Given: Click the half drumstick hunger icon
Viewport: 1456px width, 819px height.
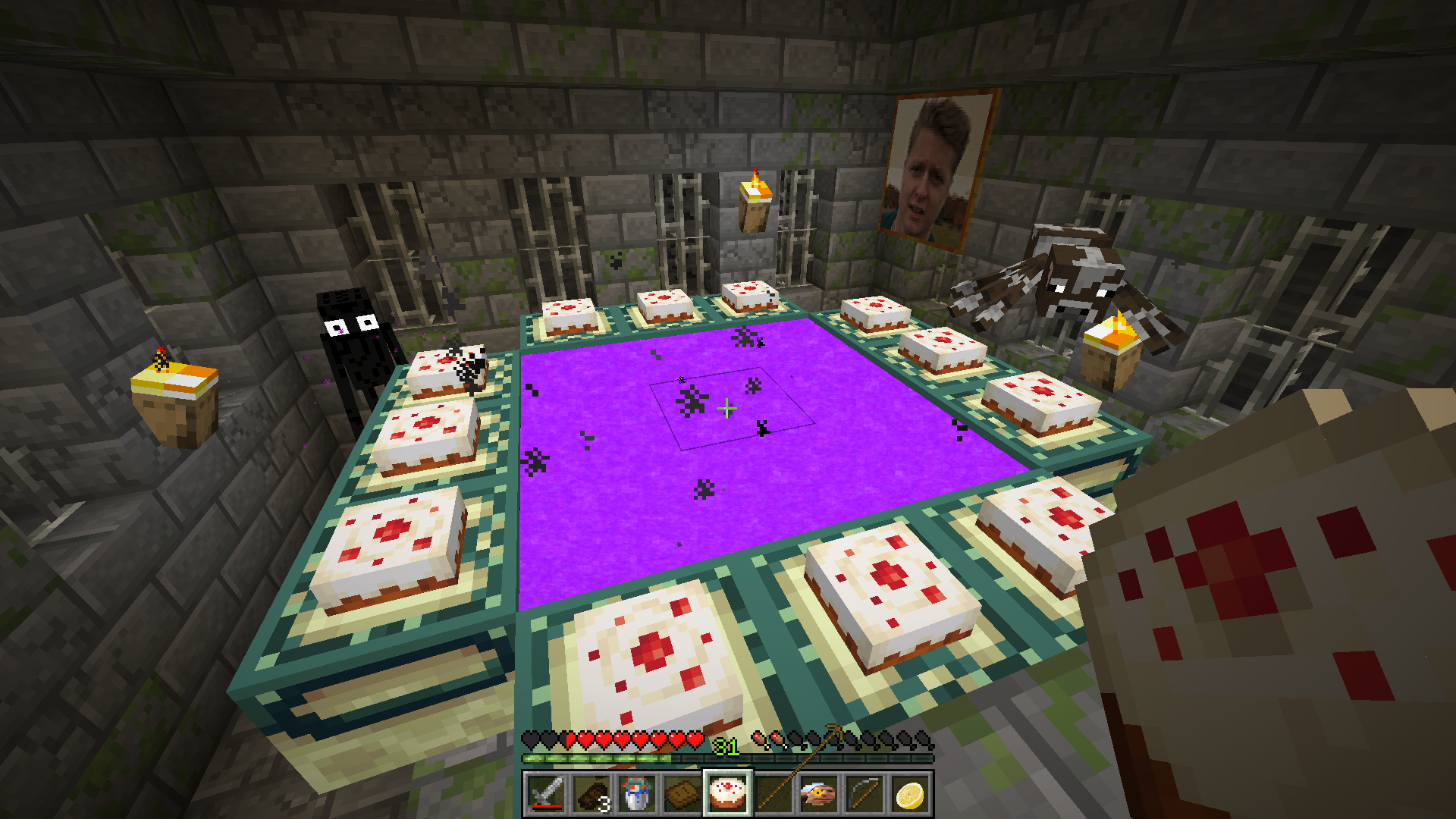Looking at the screenshot, I should pos(779,739).
